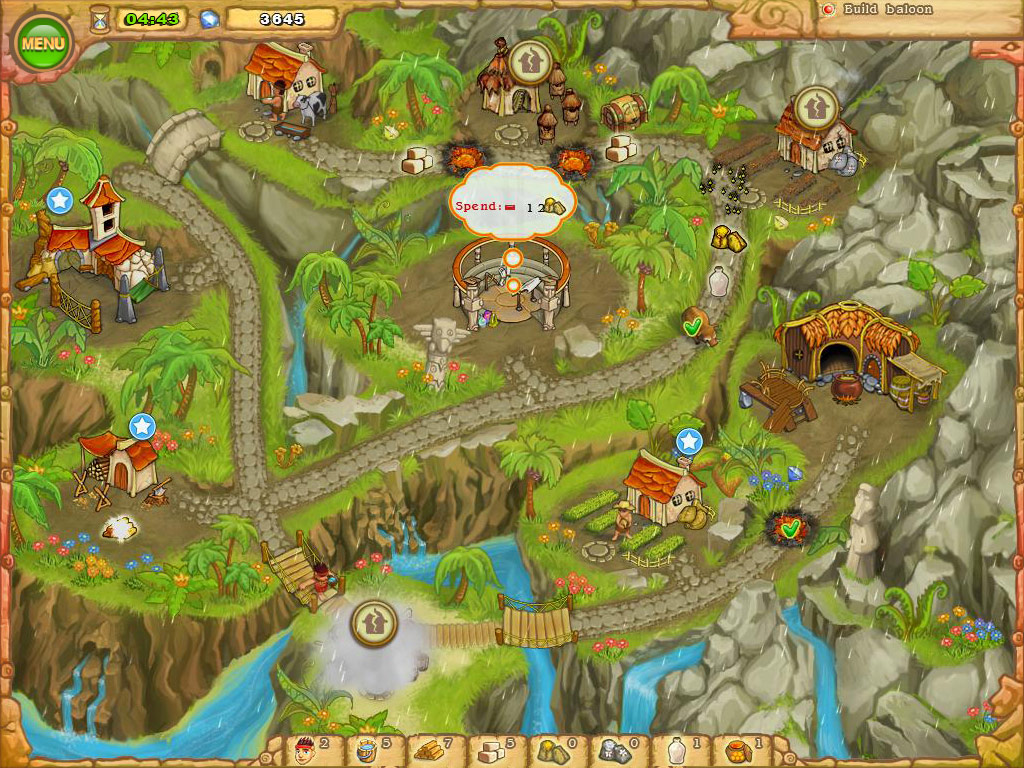Choose the build icon over the stone-fenced cottage

815,106
